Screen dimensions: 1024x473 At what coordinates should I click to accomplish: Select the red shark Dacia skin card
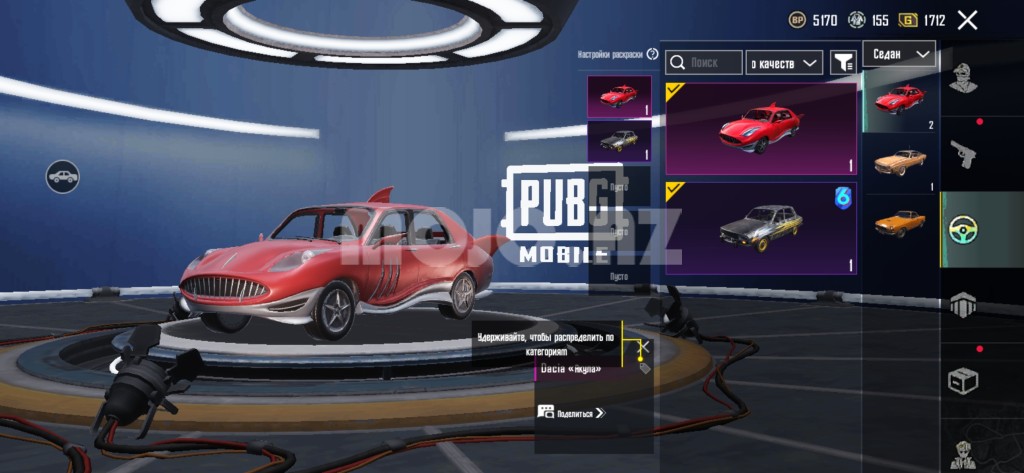(761, 129)
